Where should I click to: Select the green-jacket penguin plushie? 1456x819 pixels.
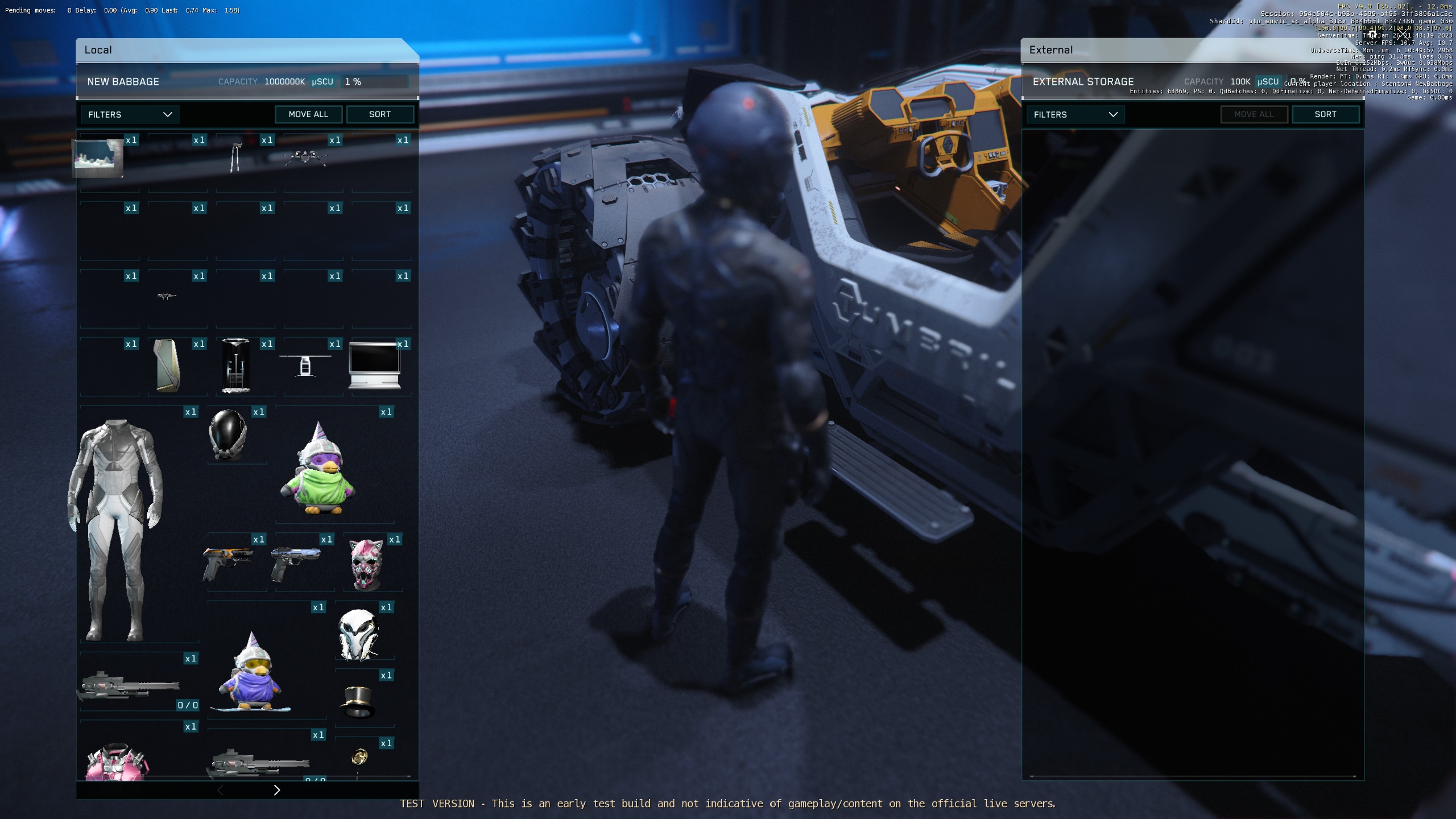click(x=318, y=471)
